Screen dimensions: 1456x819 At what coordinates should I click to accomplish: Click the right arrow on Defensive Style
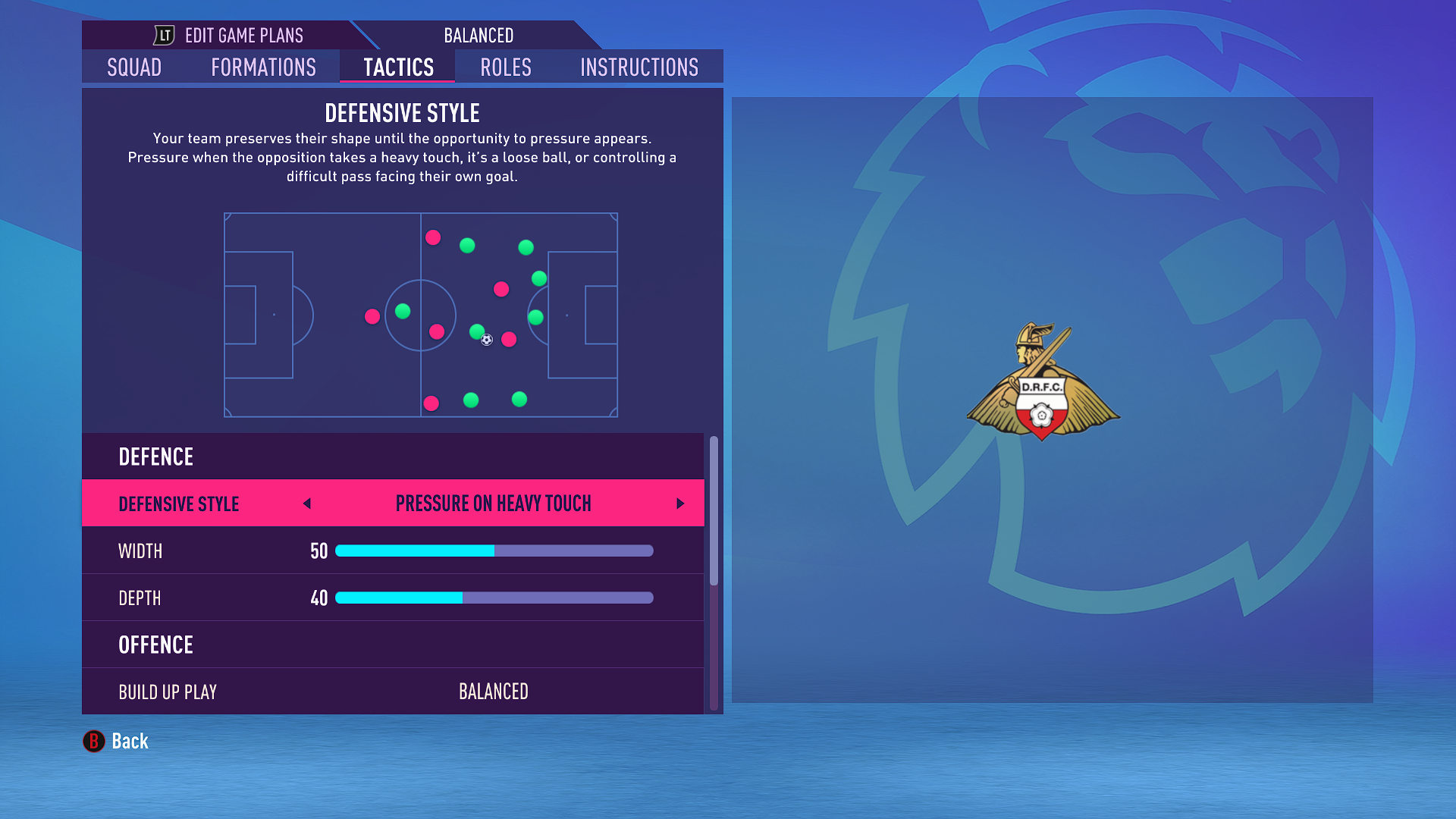(680, 504)
